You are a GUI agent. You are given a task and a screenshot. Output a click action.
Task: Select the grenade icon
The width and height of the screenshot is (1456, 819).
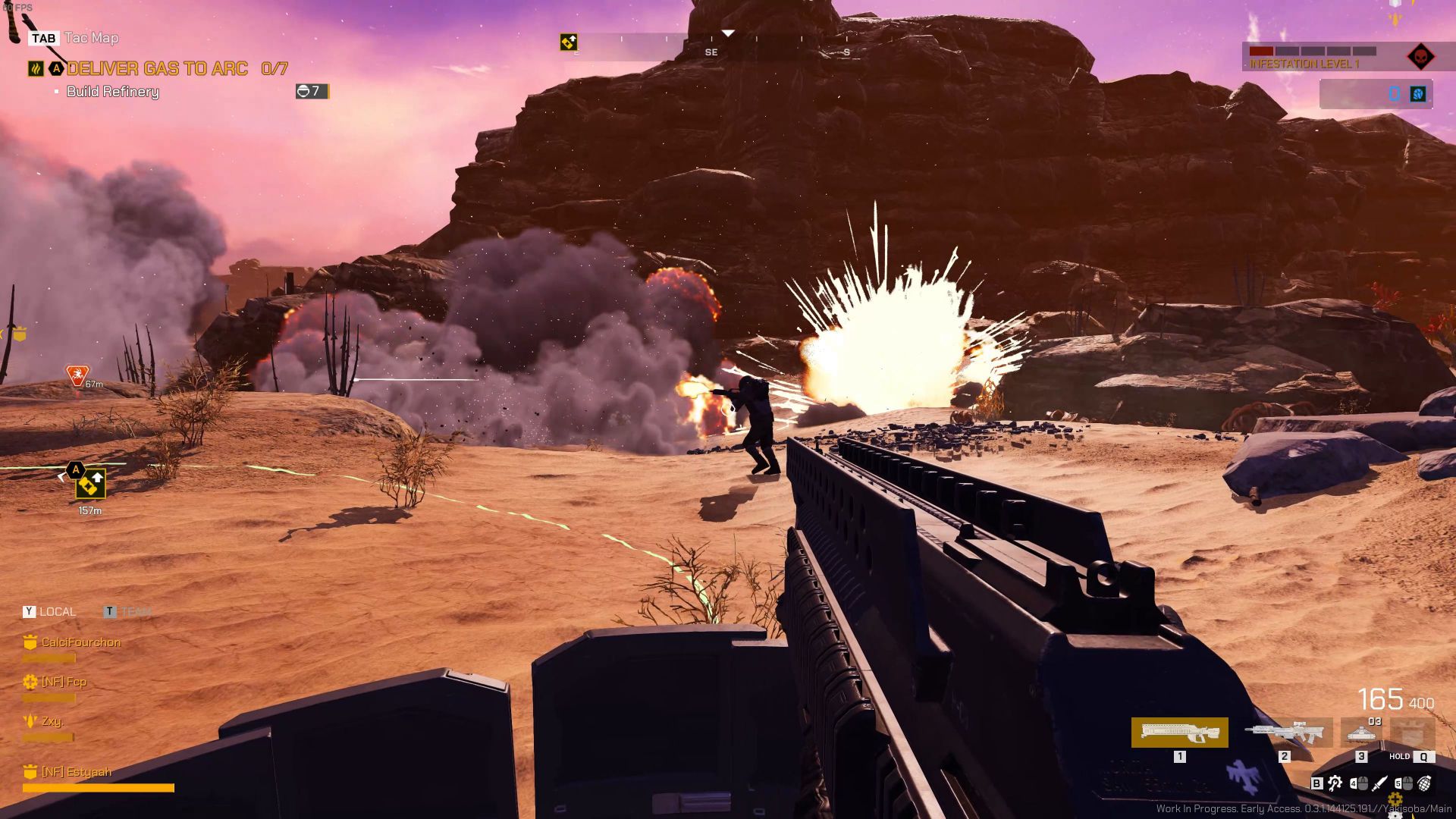[x=1425, y=783]
